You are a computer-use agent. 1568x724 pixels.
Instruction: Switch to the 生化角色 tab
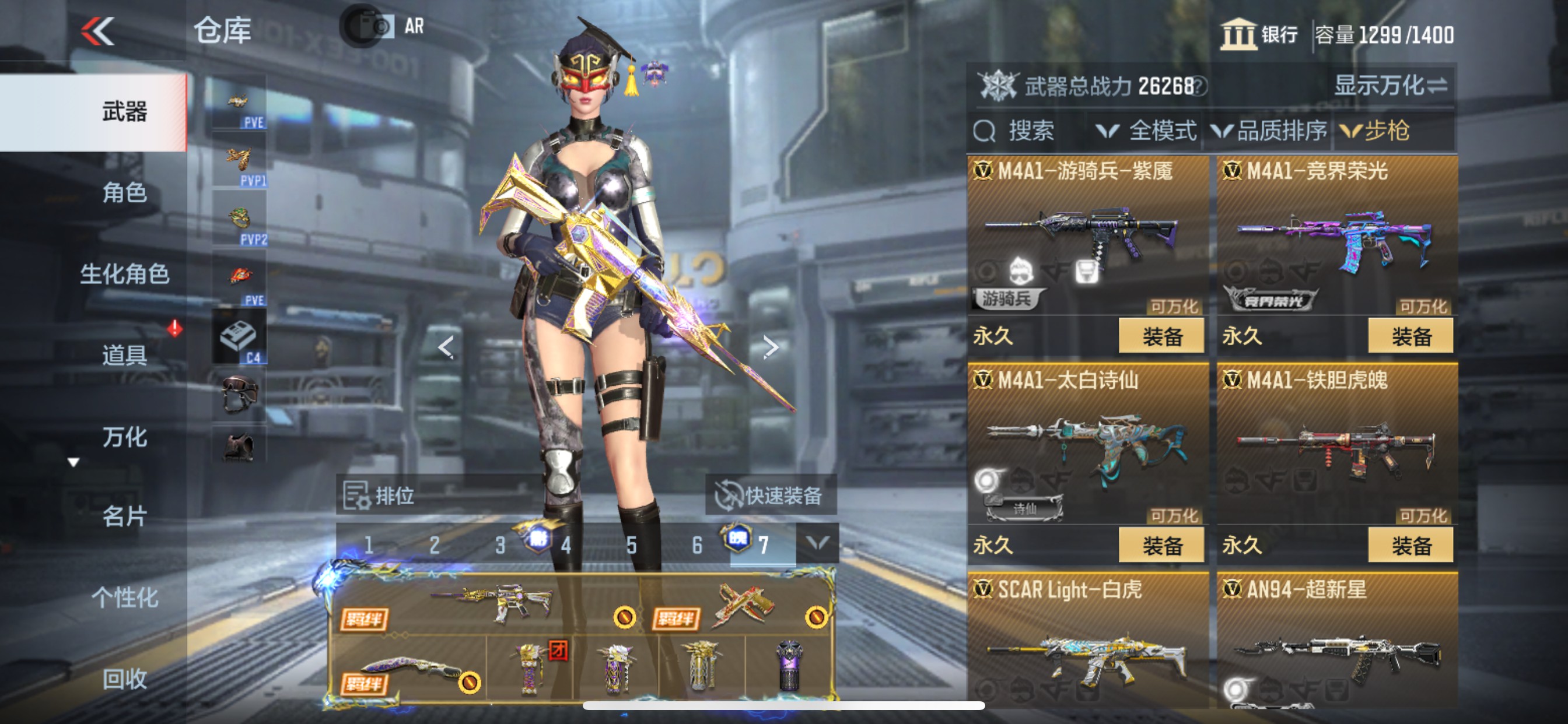124,274
